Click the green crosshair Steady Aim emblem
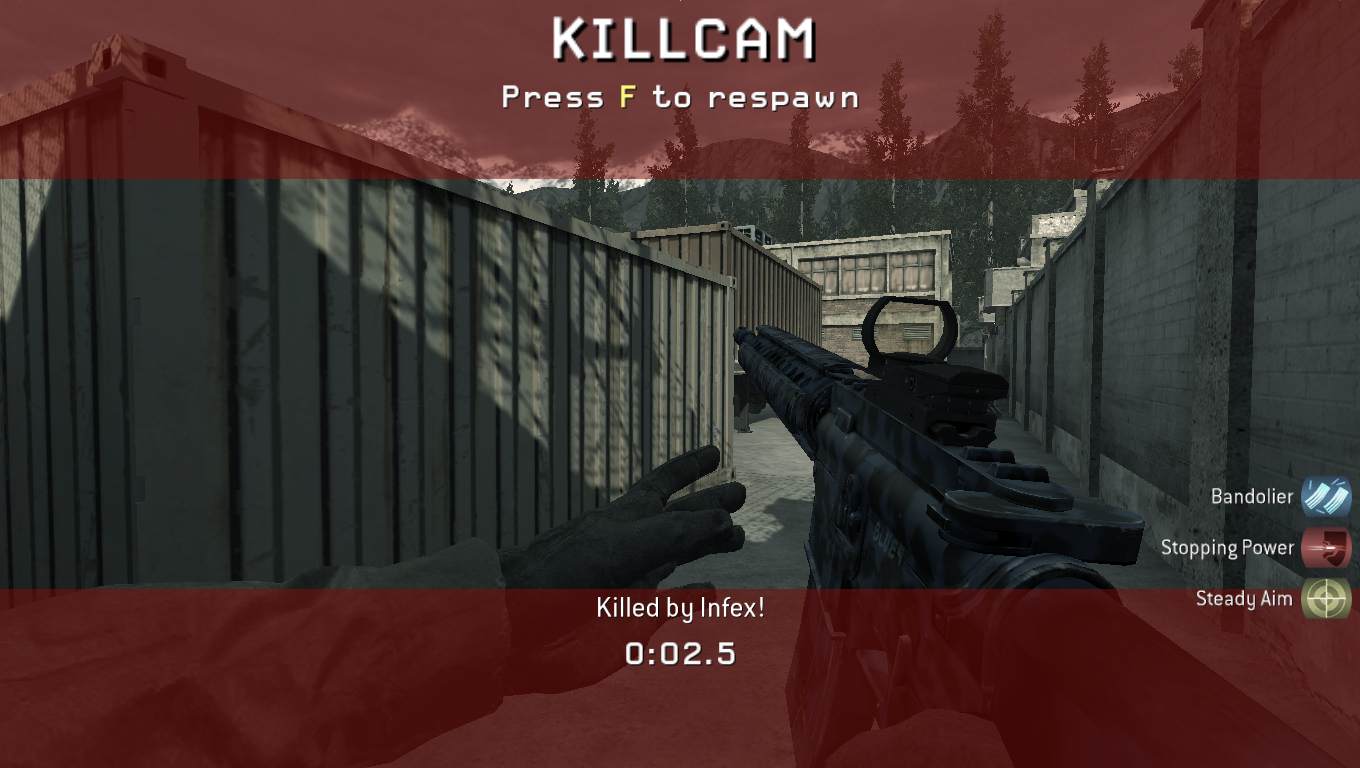This screenshot has height=768, width=1360. 1327,598
